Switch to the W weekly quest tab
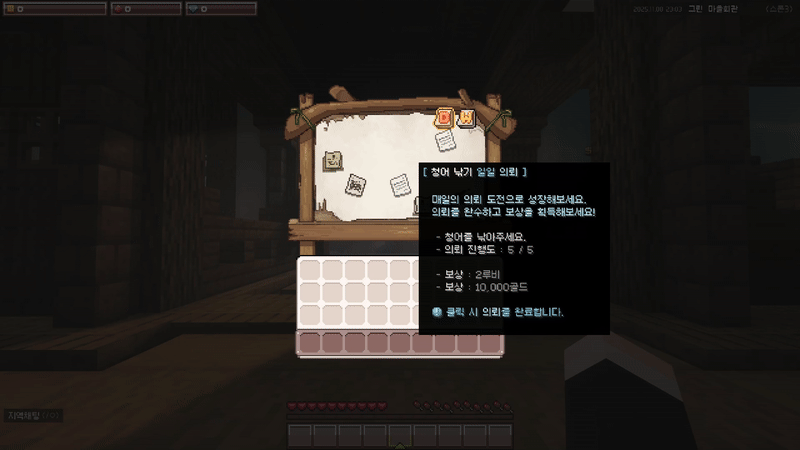Screen dimensions: 800x450 [466, 119]
